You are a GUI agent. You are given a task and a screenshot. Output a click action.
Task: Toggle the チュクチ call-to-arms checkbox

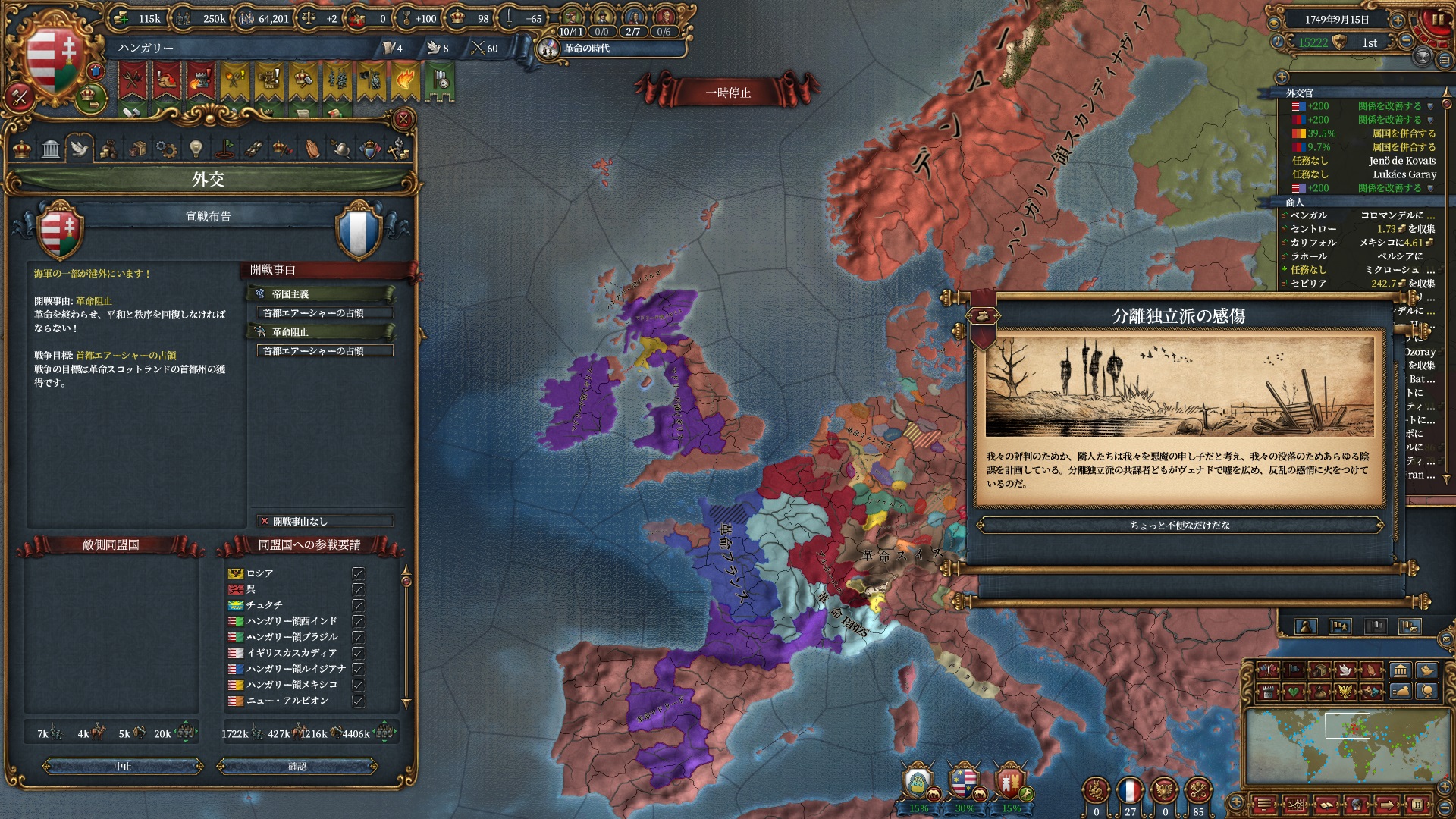pyautogui.click(x=358, y=605)
